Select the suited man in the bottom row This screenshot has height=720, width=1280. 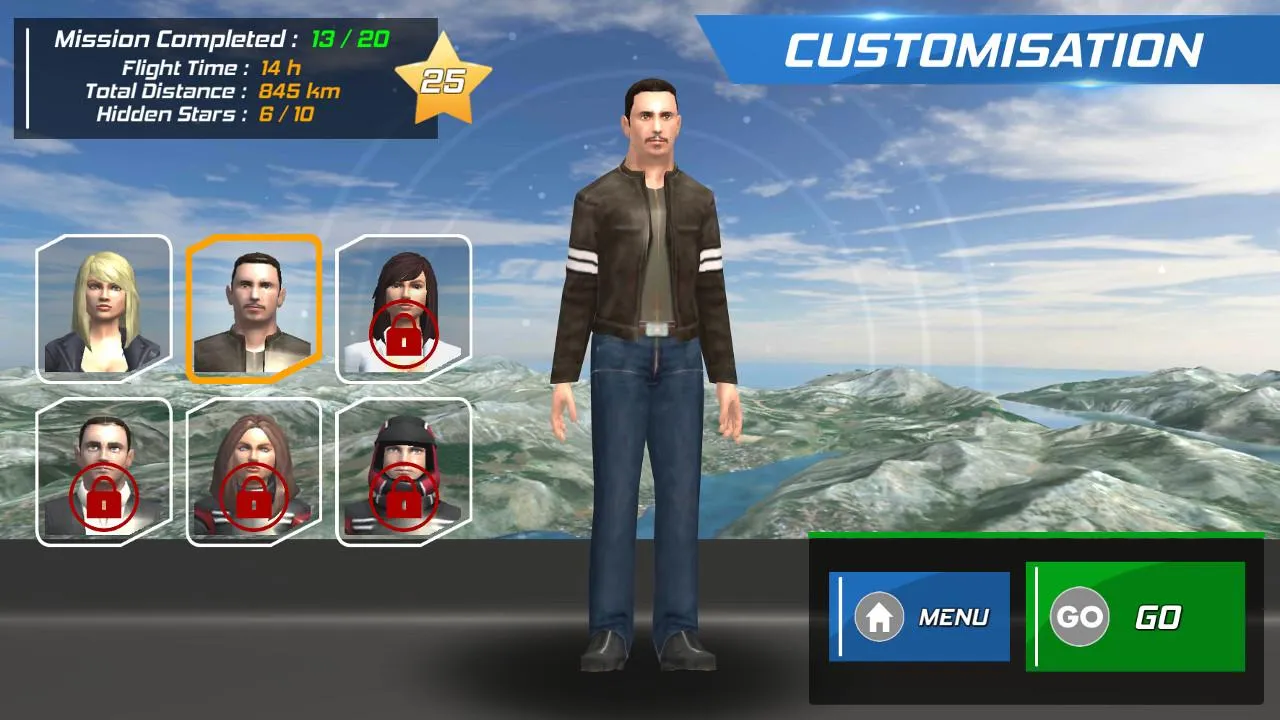(104, 470)
